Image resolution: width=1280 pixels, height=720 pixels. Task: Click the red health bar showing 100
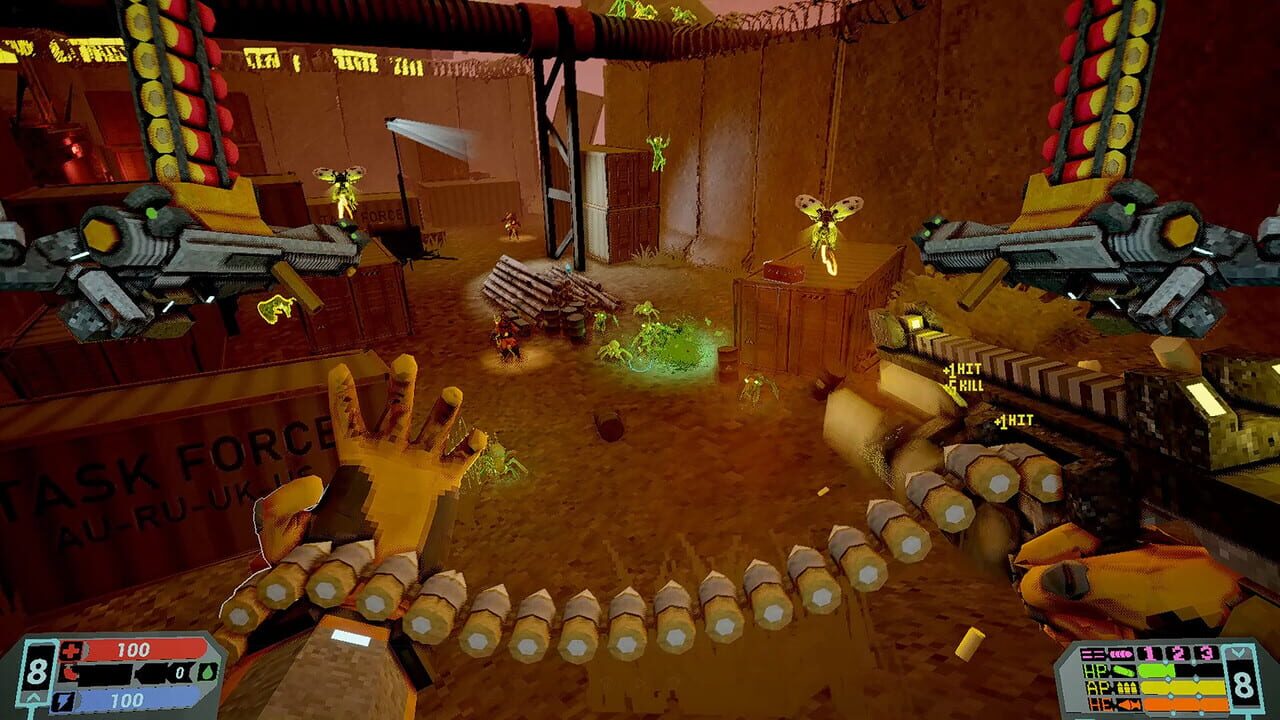point(132,650)
